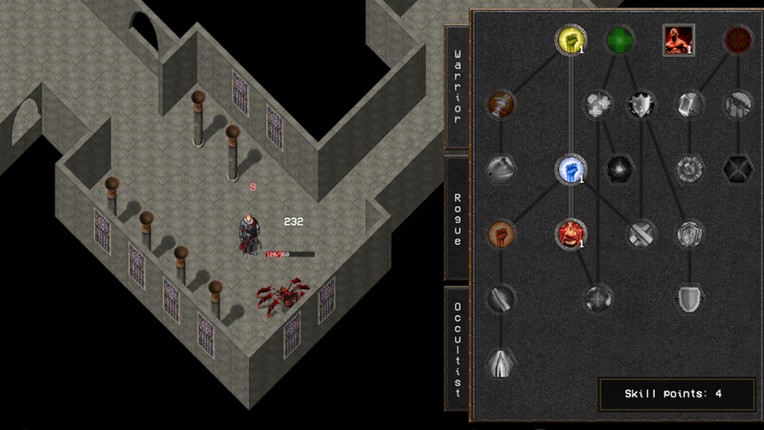Choose the brown-ringed sword slash skill
This screenshot has height=430, width=764.
[501, 104]
